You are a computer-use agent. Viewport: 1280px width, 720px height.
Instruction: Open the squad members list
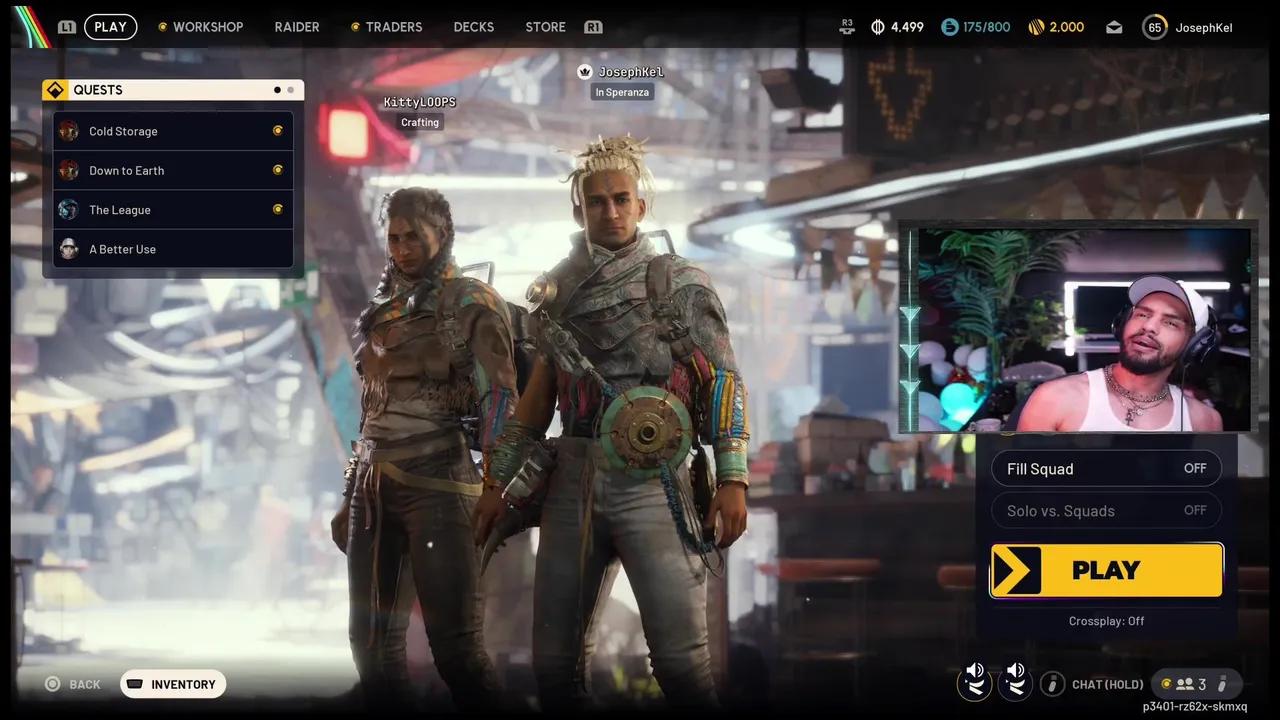click(1192, 684)
